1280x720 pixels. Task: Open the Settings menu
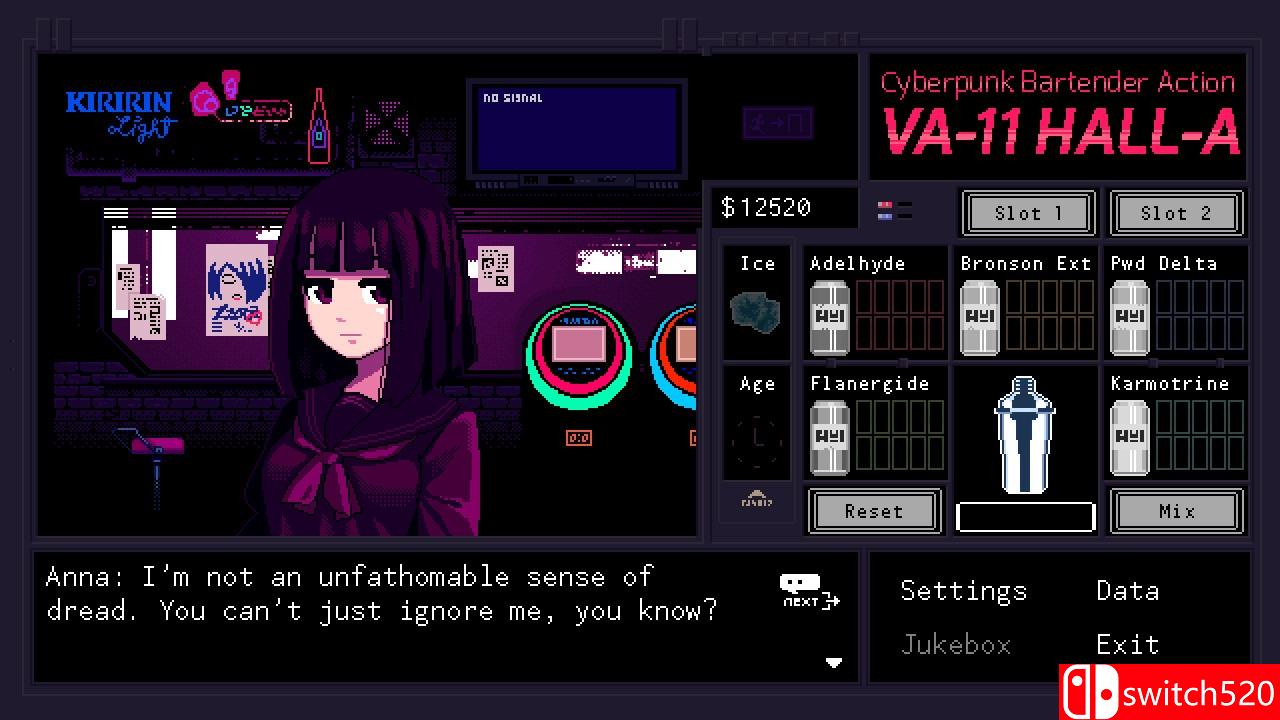[x=963, y=591]
